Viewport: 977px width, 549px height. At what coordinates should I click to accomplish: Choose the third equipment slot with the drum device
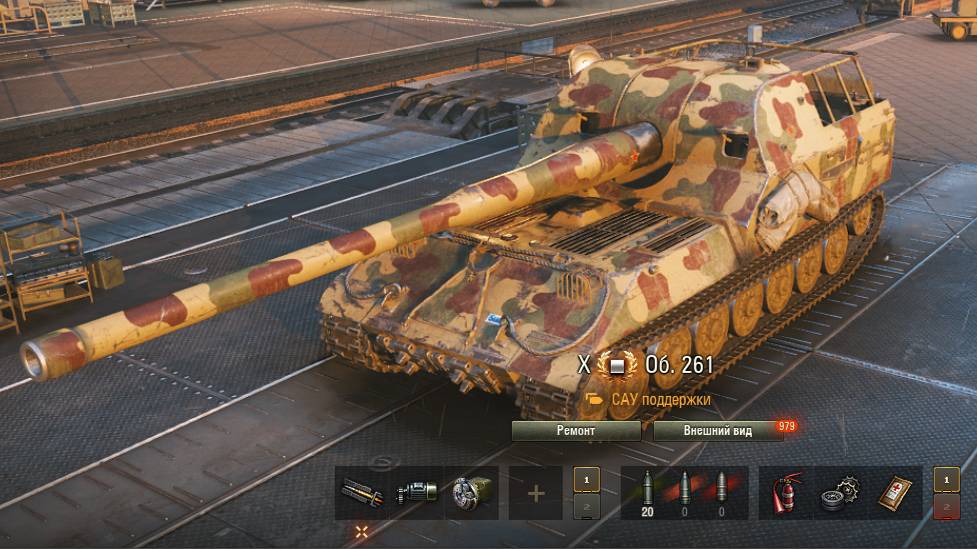[471, 493]
